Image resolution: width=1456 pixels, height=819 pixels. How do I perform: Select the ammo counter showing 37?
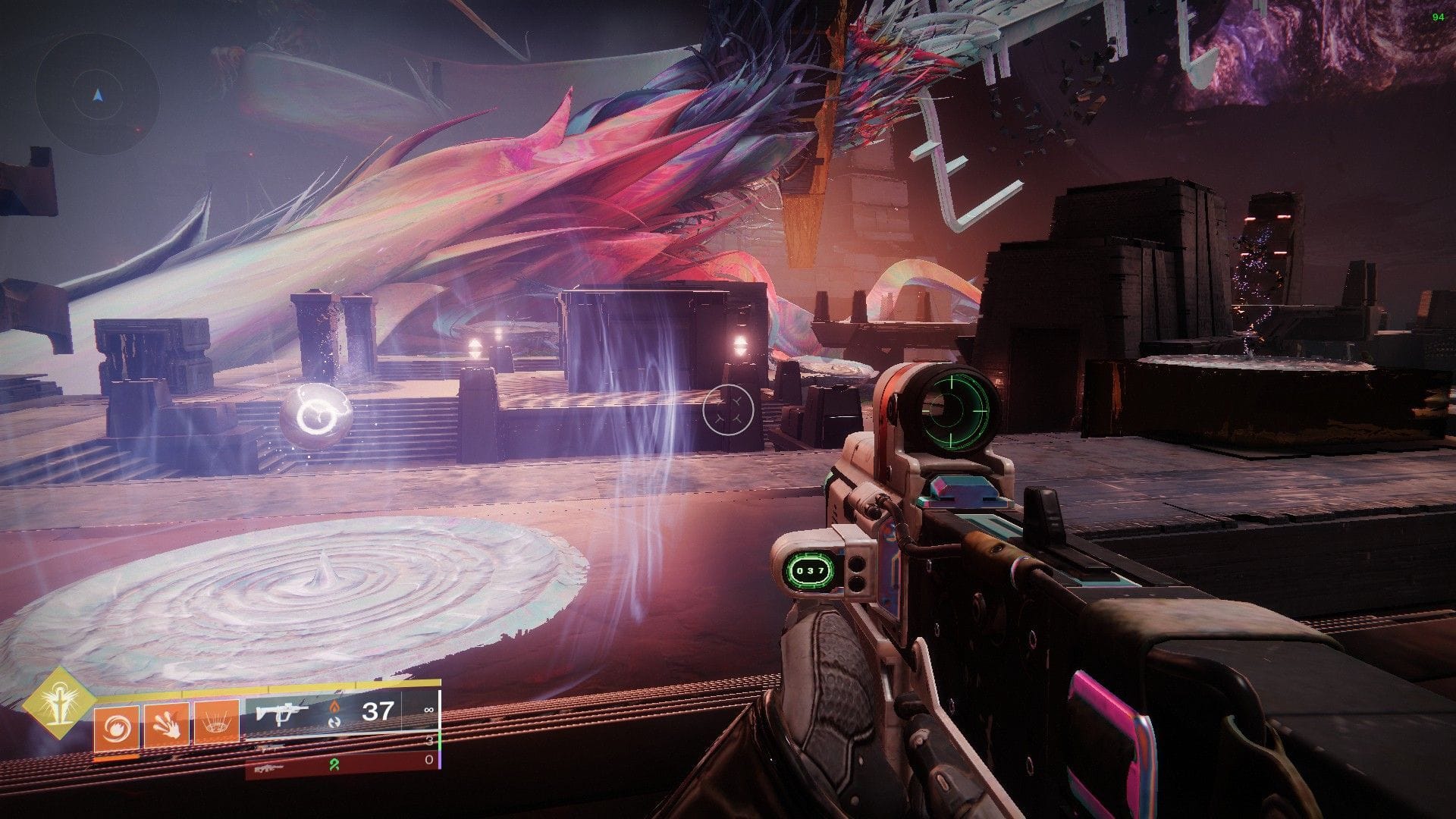pyautogui.click(x=378, y=711)
